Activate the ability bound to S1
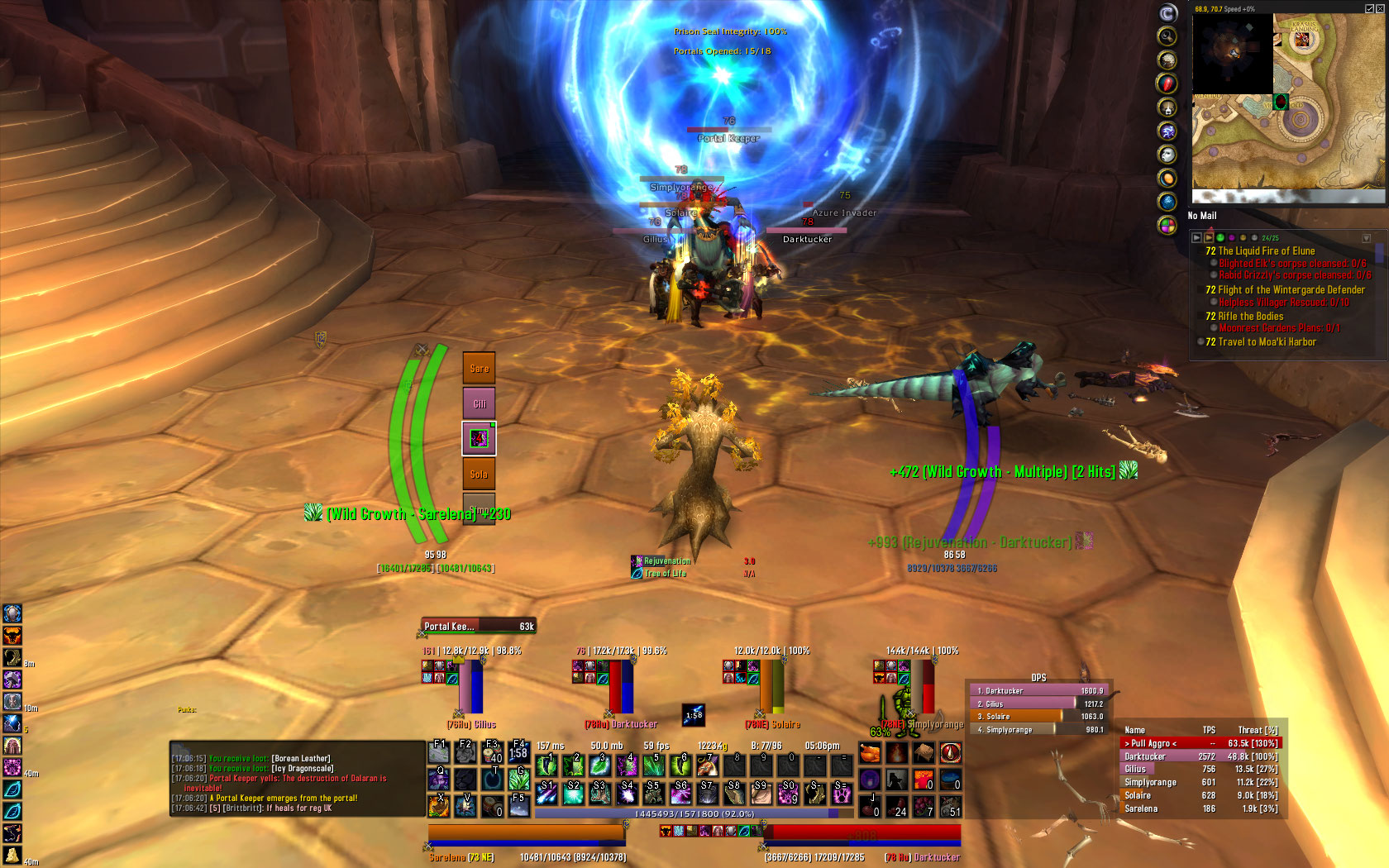 tap(547, 793)
